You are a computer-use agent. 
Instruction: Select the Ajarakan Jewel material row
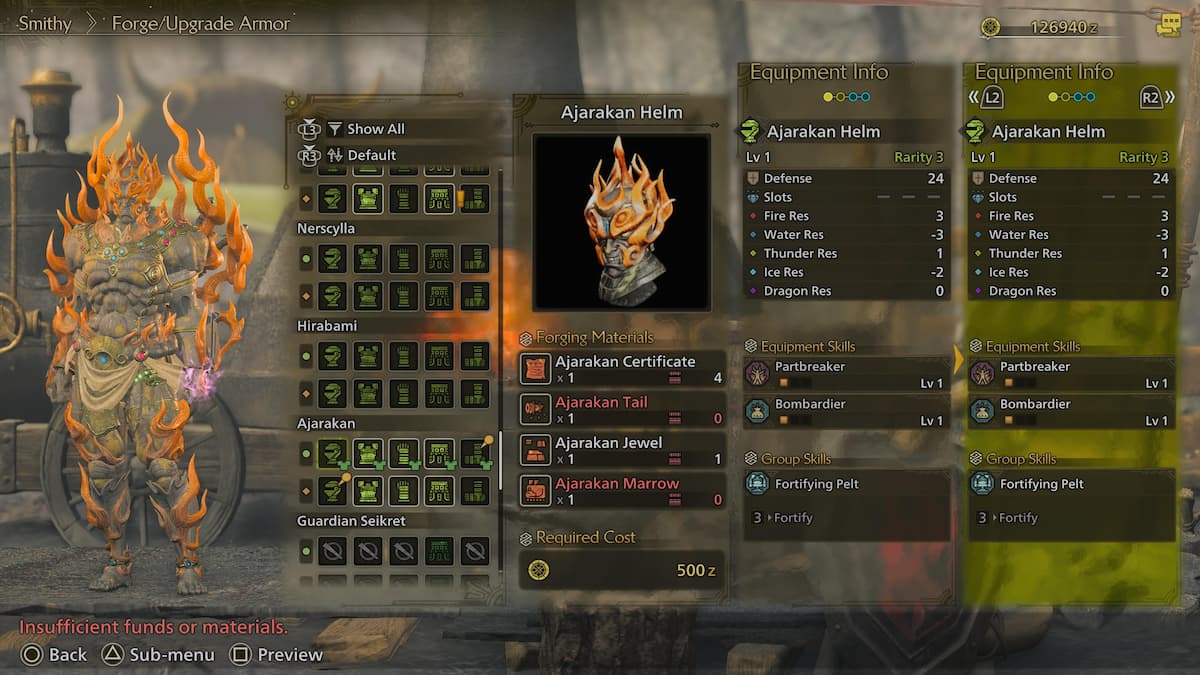click(x=621, y=450)
